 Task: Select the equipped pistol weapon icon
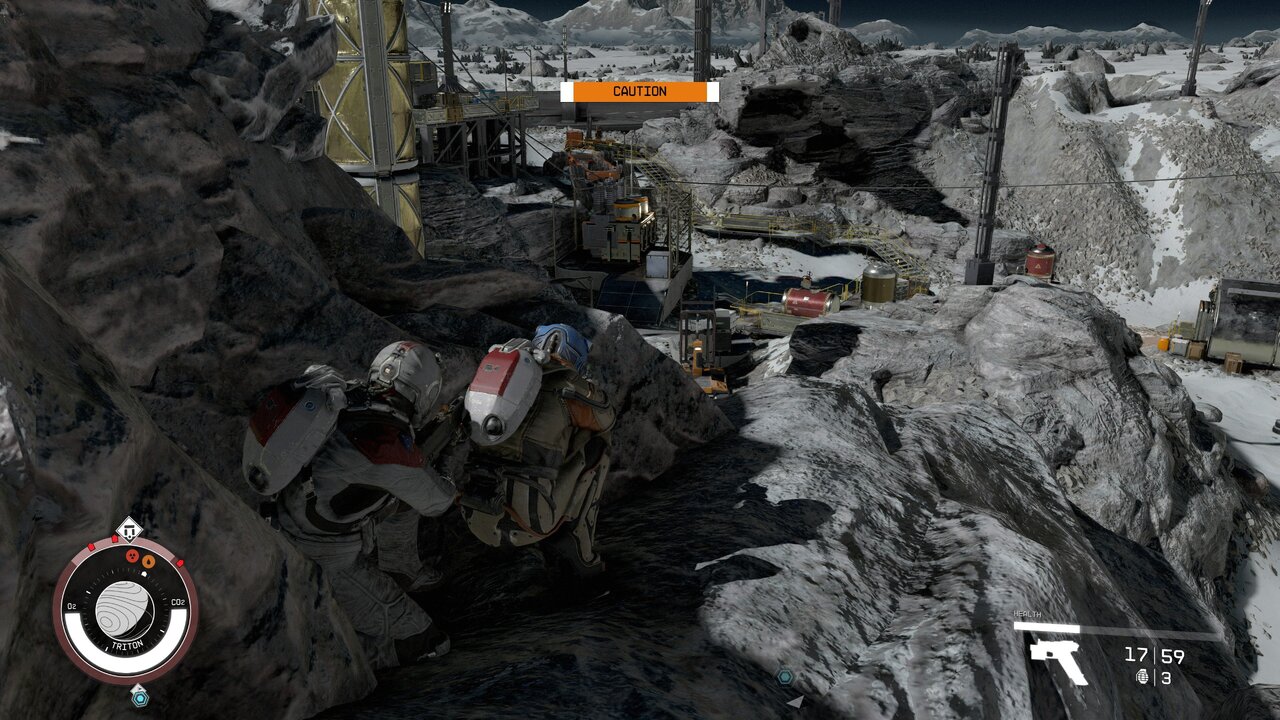point(1058,660)
